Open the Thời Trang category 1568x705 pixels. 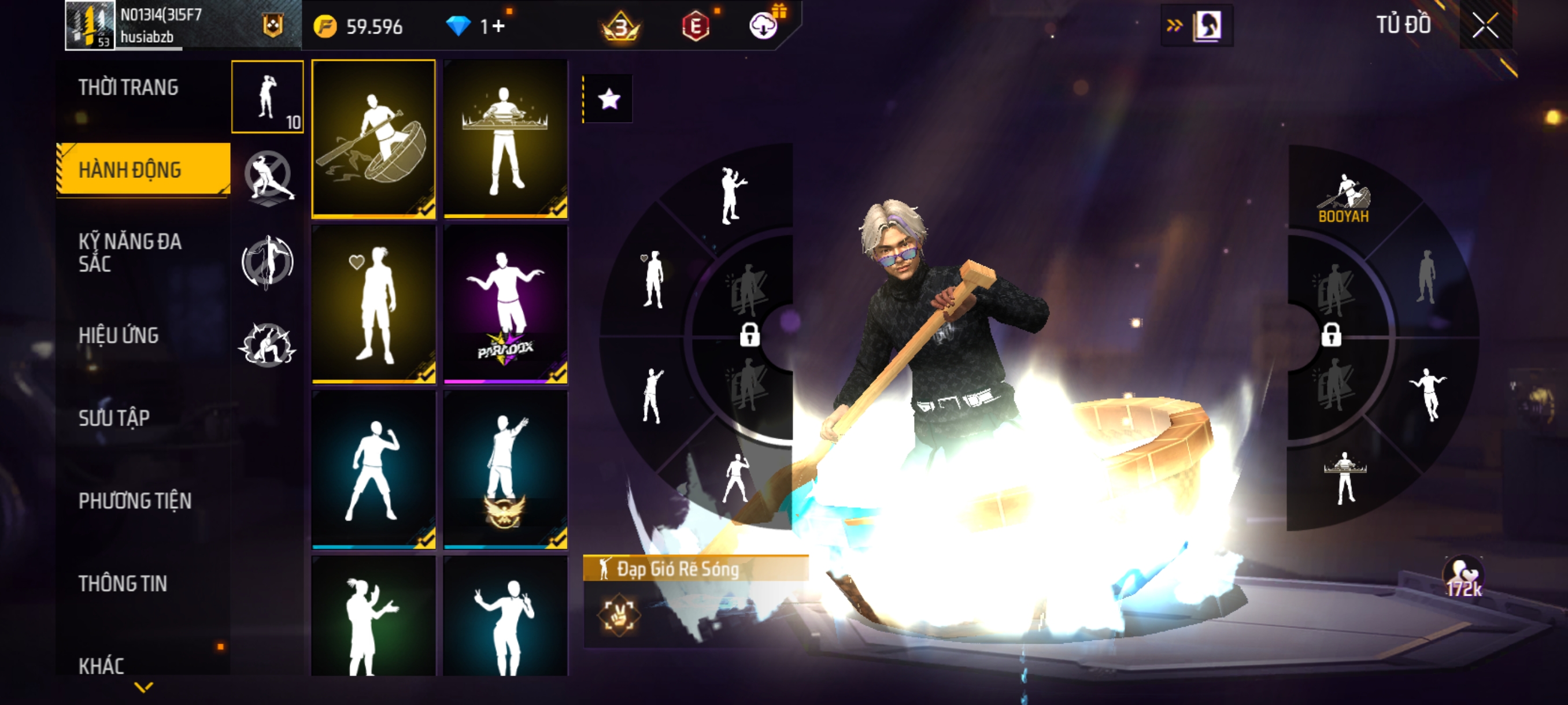coord(128,88)
